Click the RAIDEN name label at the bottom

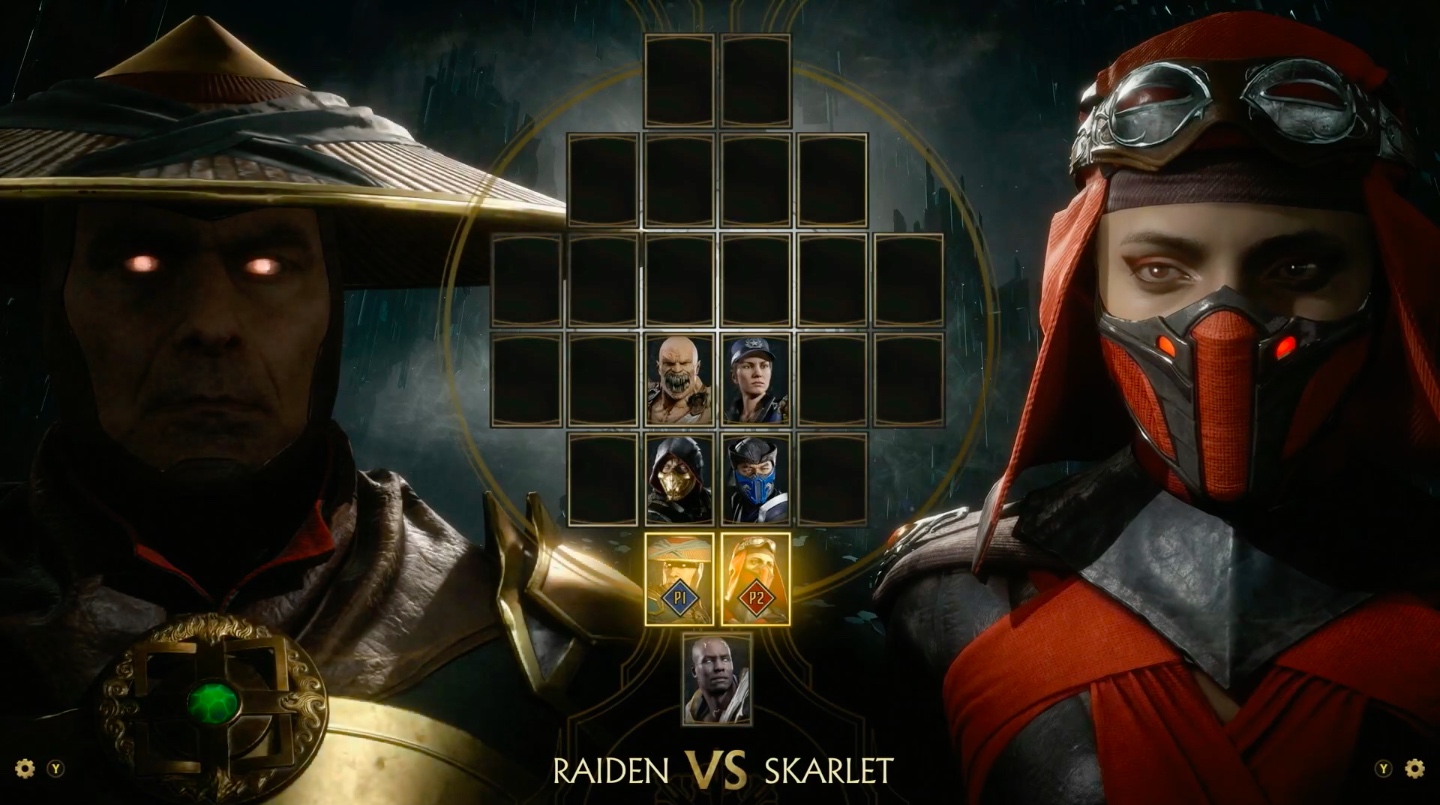click(x=613, y=771)
